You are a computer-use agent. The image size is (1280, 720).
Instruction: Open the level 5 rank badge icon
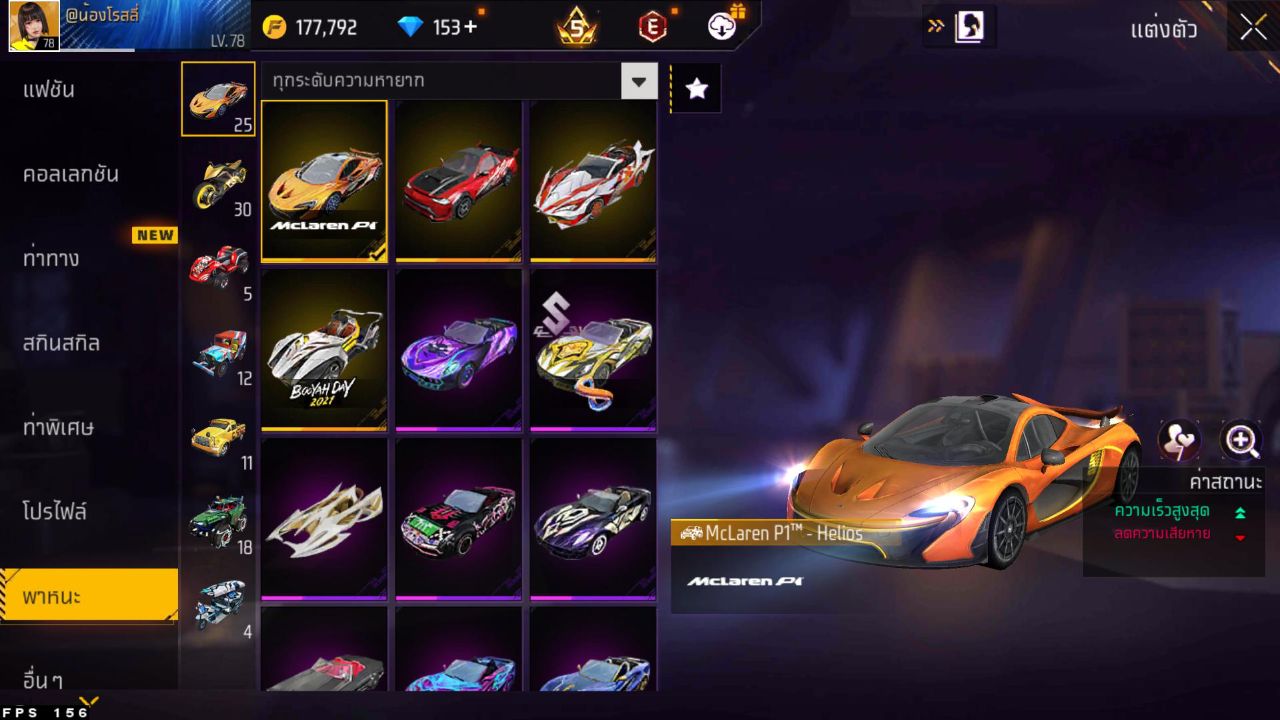[577, 27]
